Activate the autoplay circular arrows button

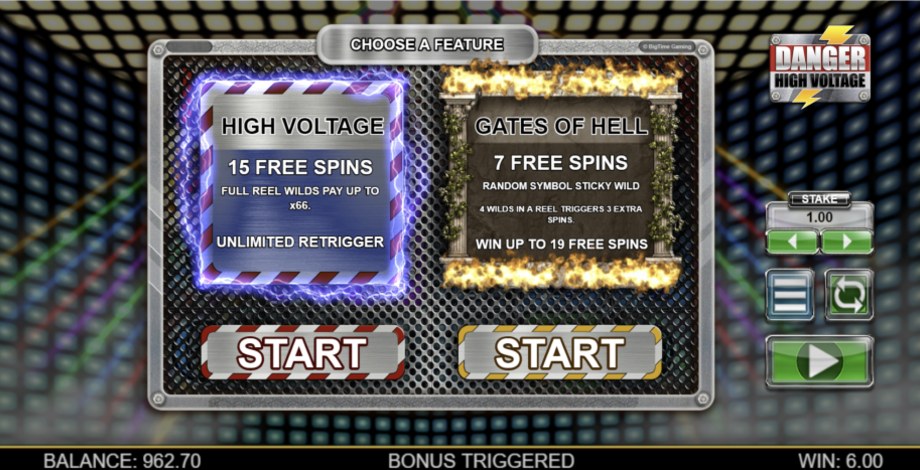click(848, 295)
